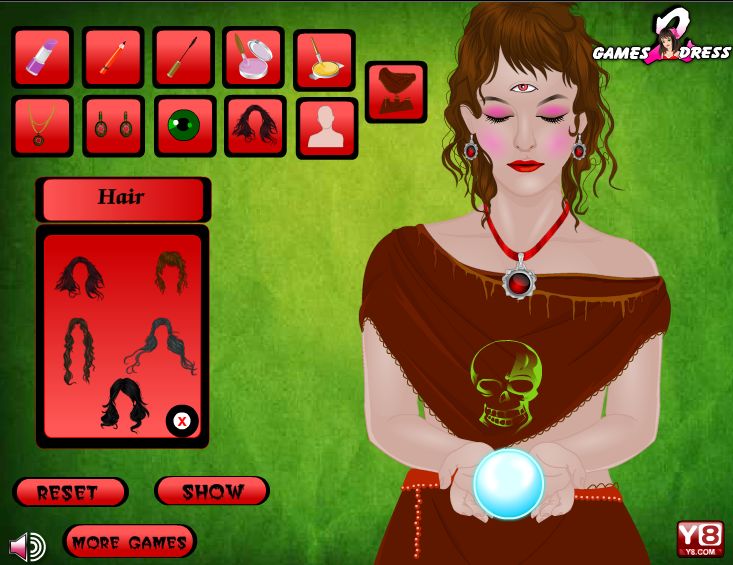
Task: Open the earrings category
Action: [x=113, y=126]
